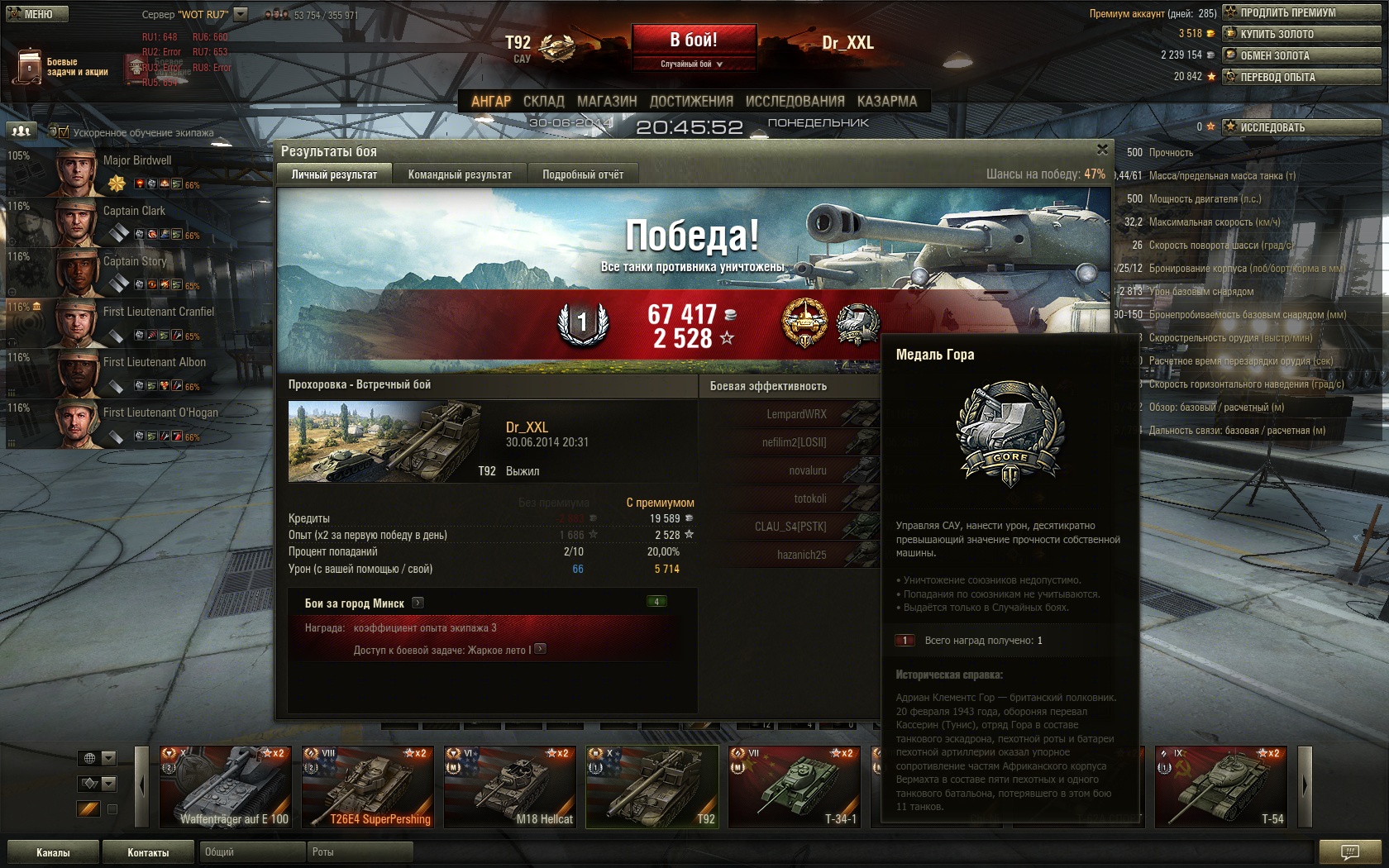Click КУПИТЬ ЗОЛОТО button
1389x868 pixels.
tap(1301, 34)
